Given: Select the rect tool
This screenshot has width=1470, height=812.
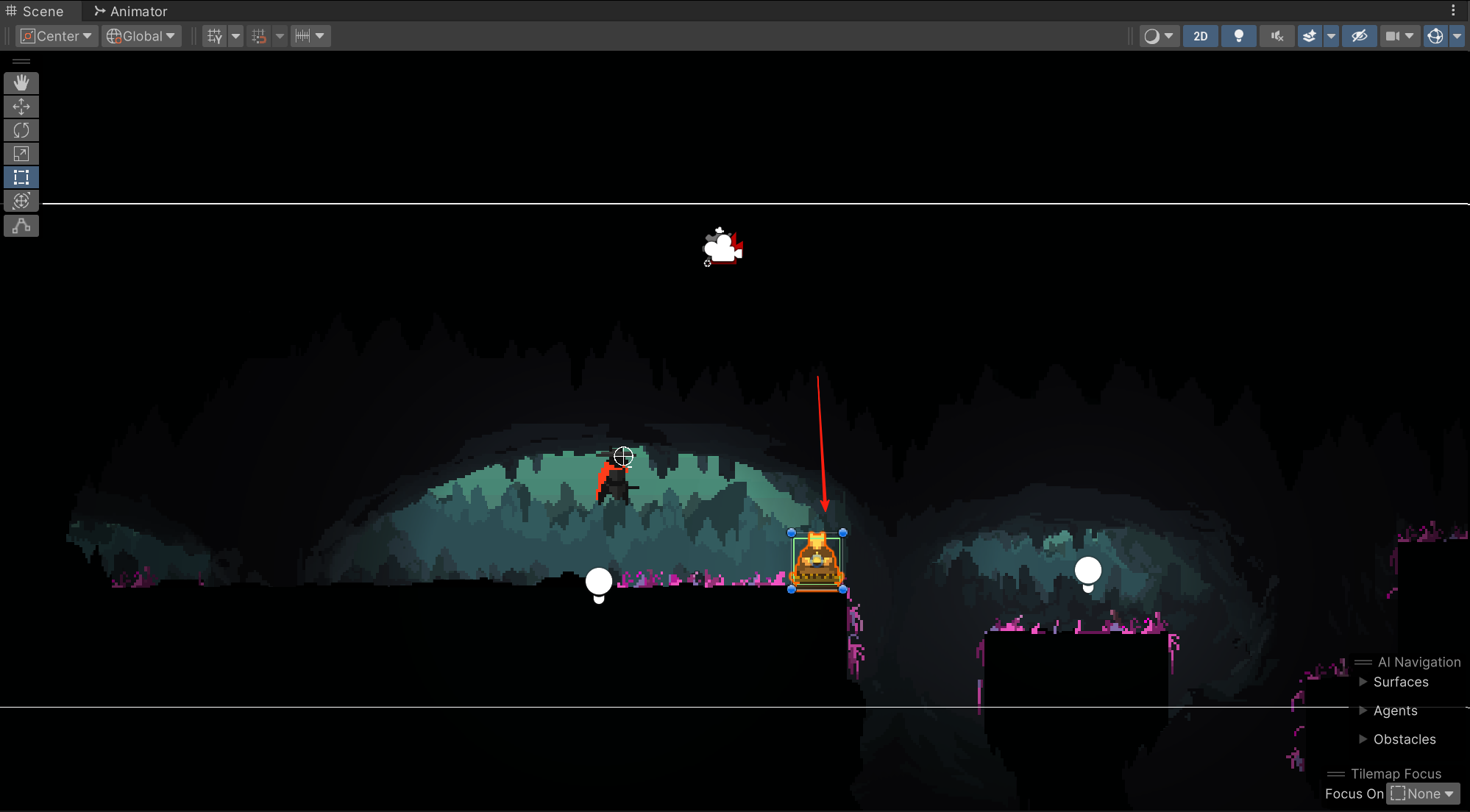Looking at the screenshot, I should pos(21,177).
